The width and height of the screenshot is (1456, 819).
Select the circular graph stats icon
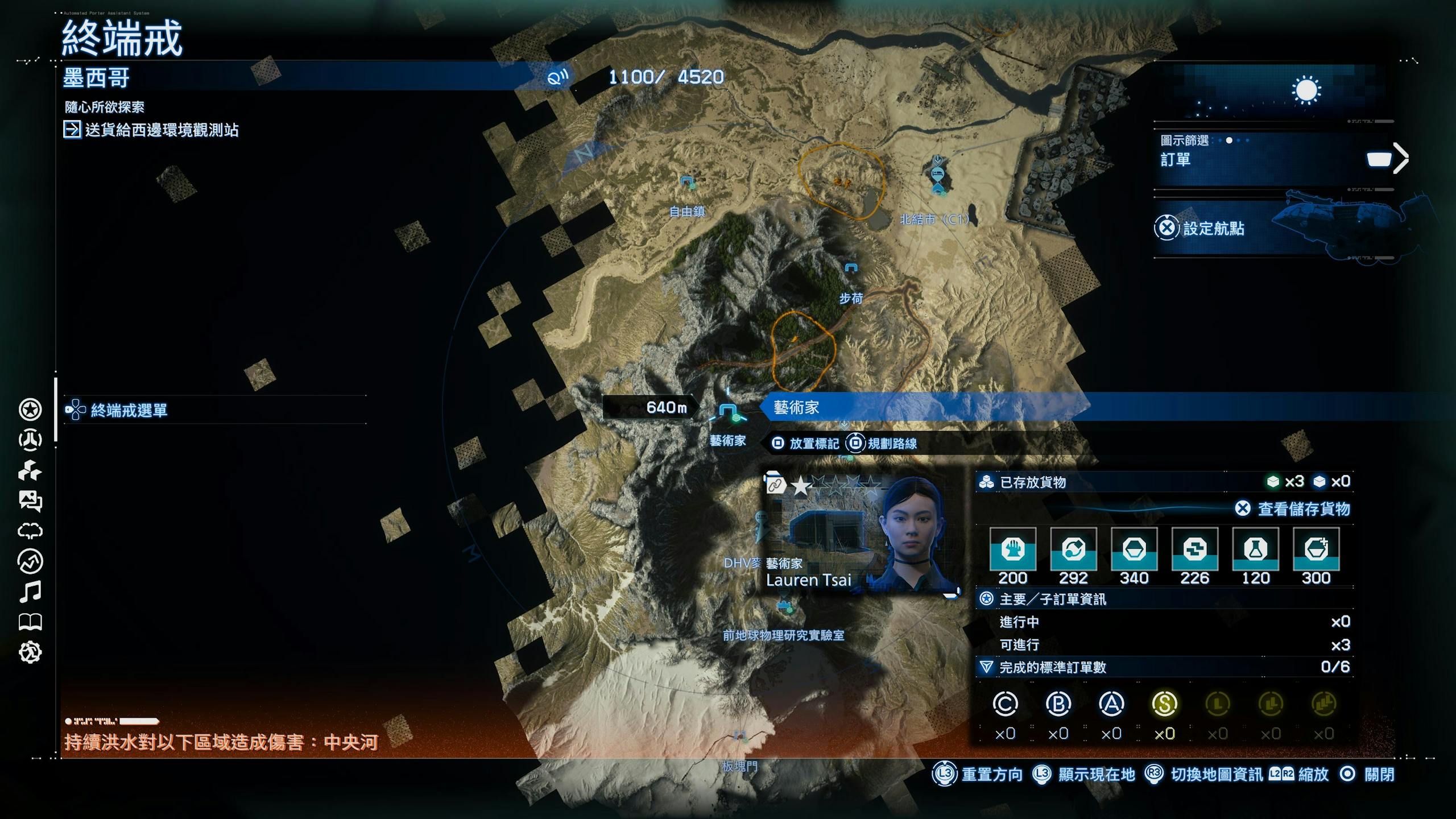(30, 562)
